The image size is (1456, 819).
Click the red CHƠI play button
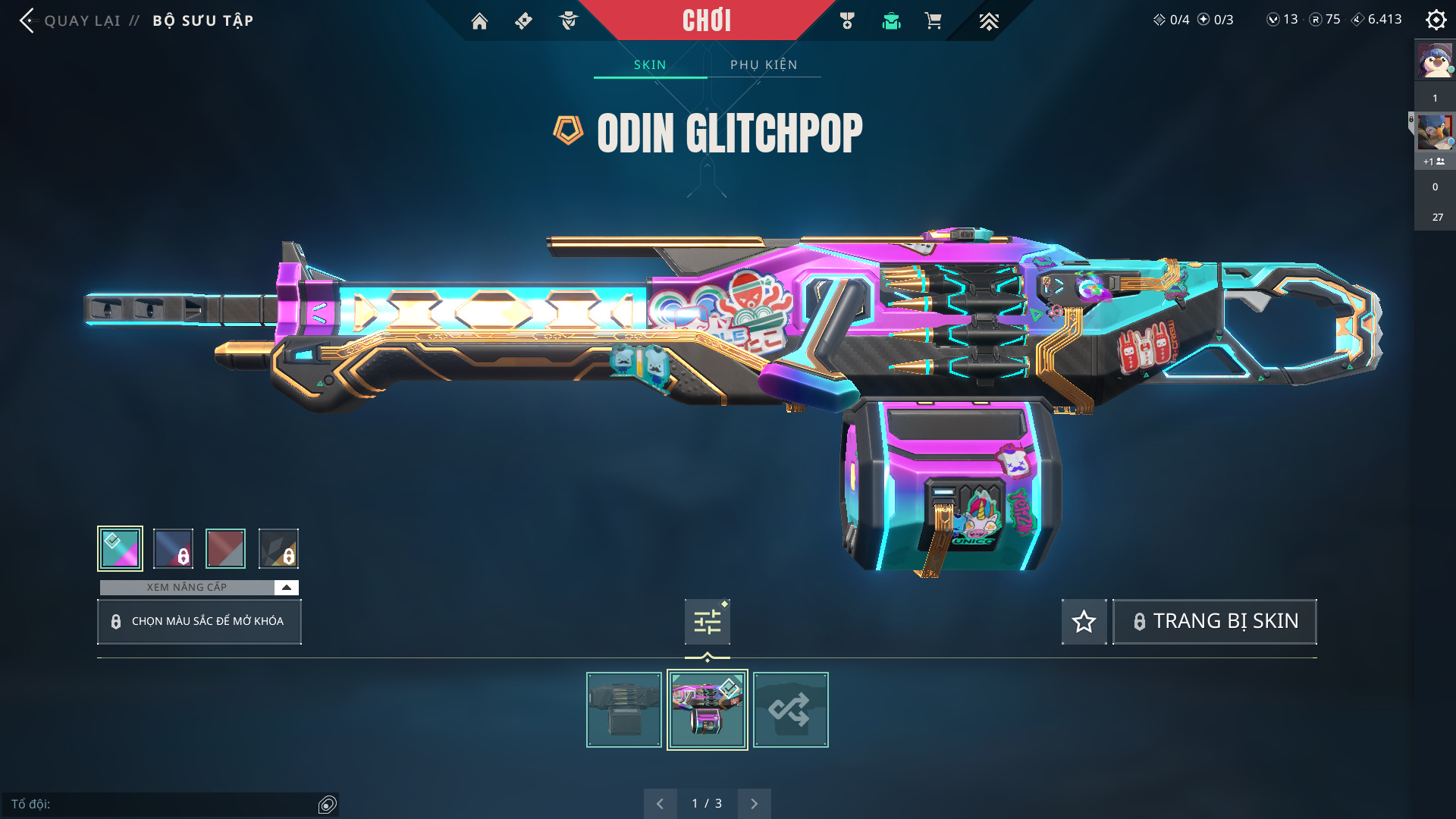(707, 20)
